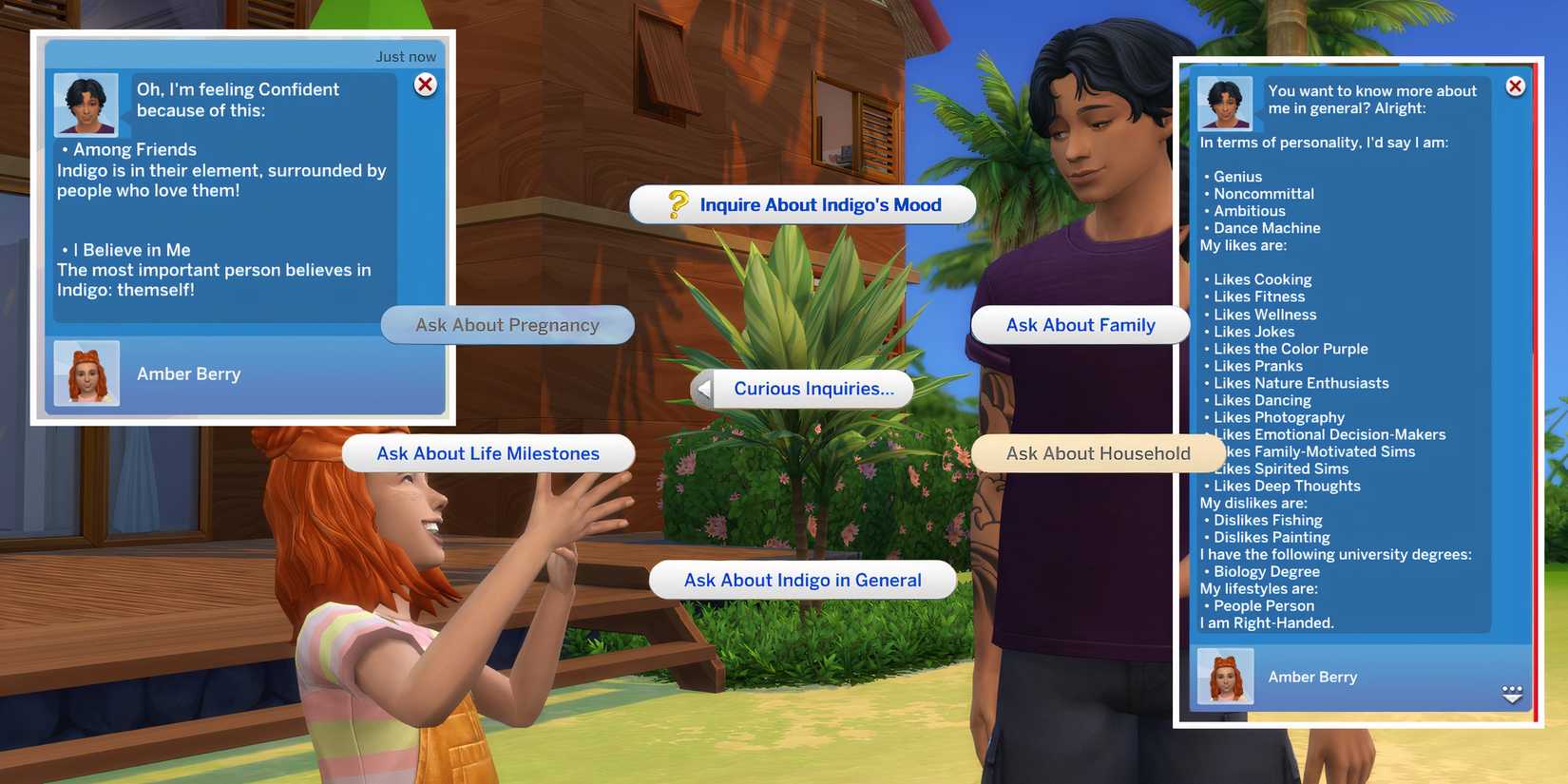The height and width of the screenshot is (784, 1568).
Task: Click the I Believe in Me moodlet
Action: point(128,249)
